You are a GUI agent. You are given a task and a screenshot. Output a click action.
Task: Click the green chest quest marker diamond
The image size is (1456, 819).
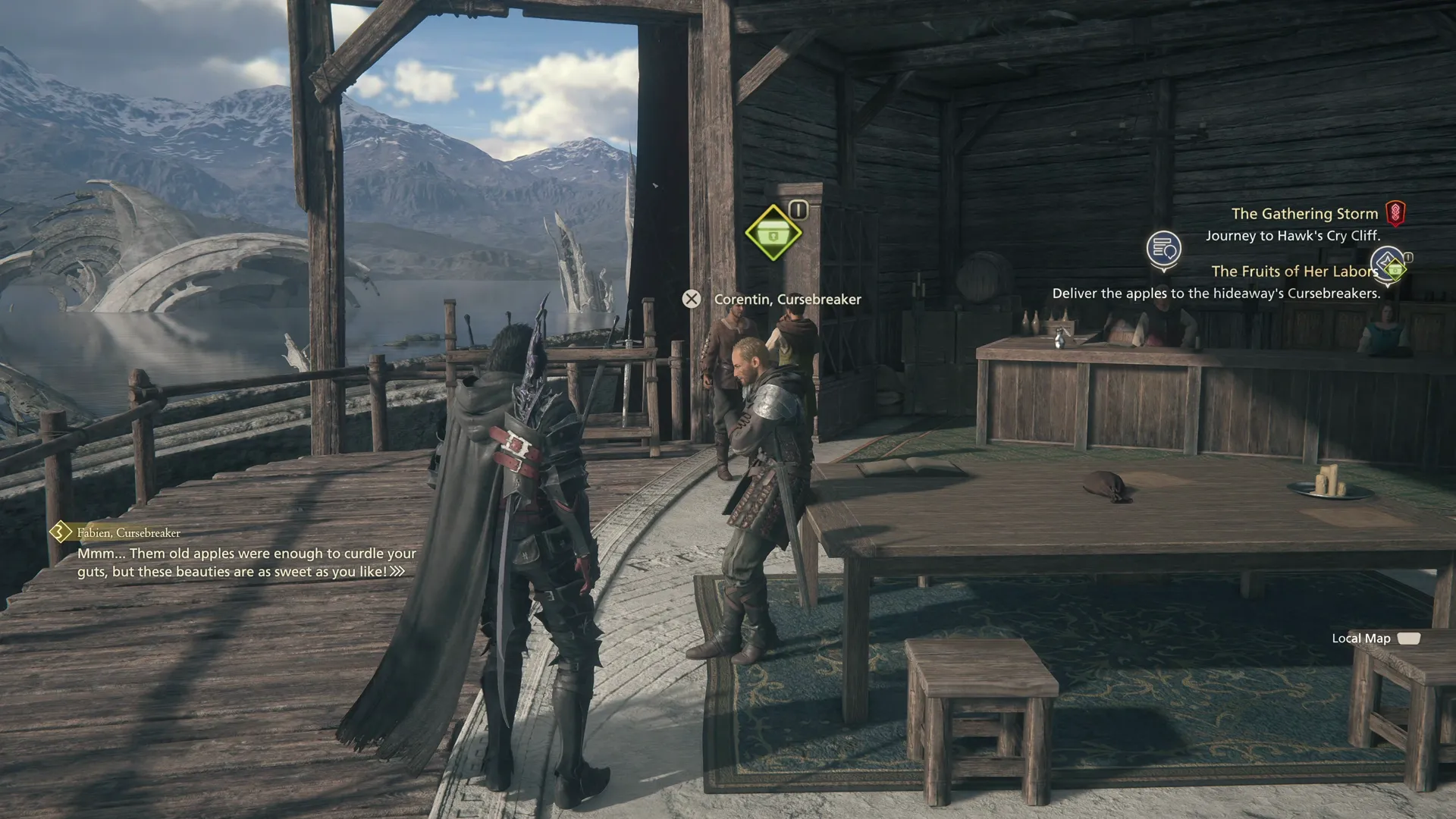(773, 233)
